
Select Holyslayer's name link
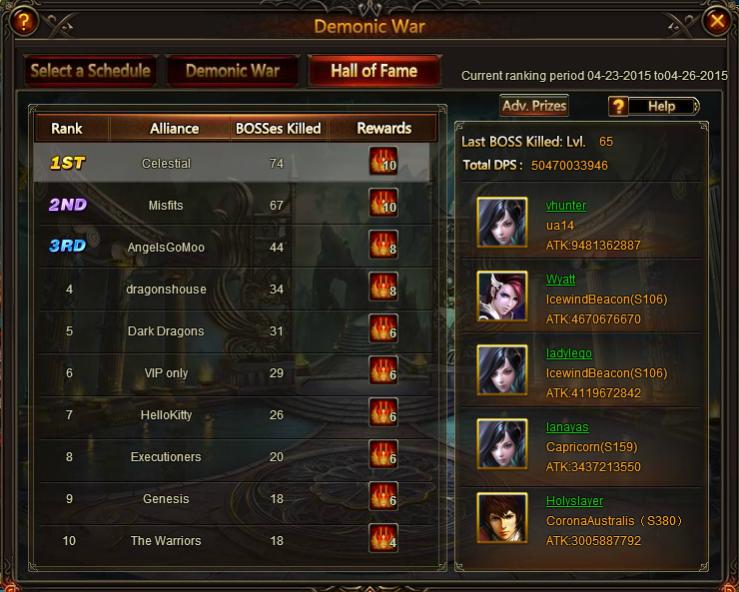click(x=574, y=501)
